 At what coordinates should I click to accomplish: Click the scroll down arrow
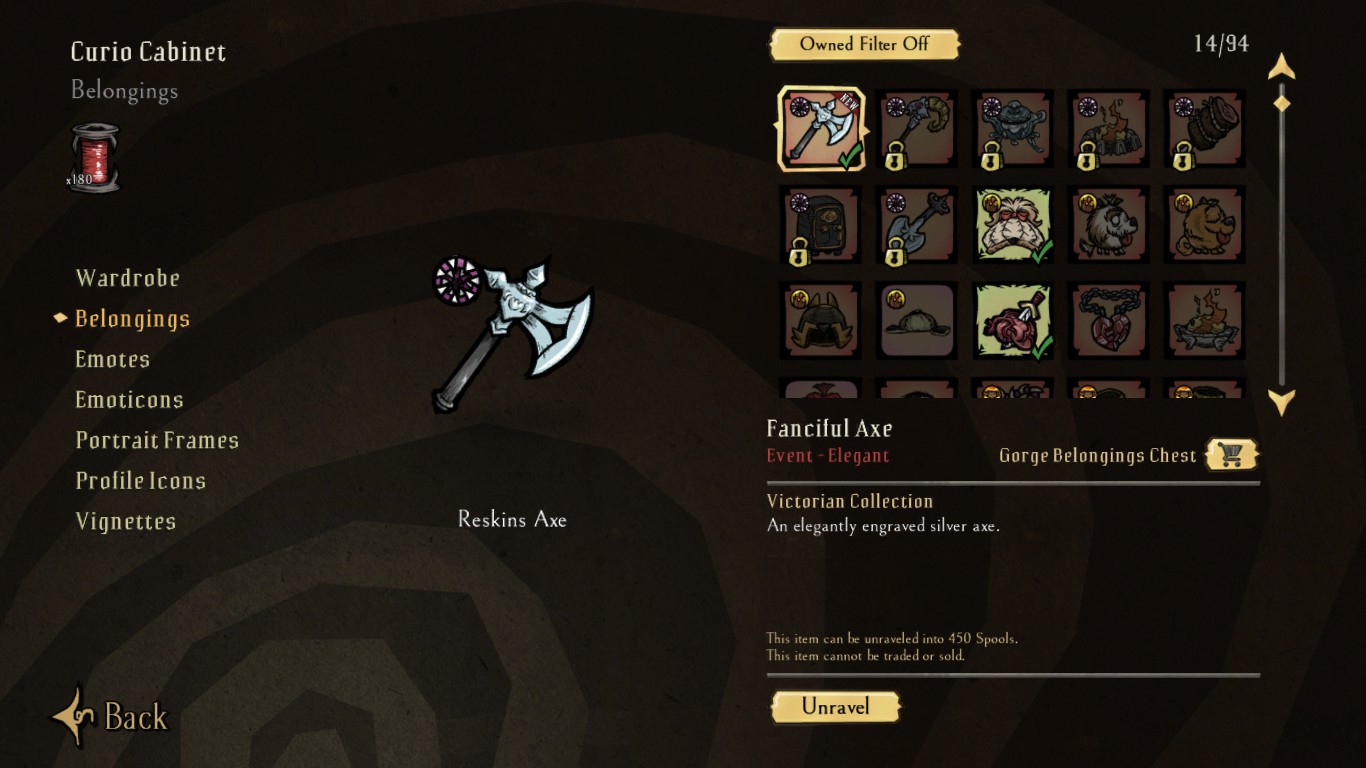[x=1281, y=403]
